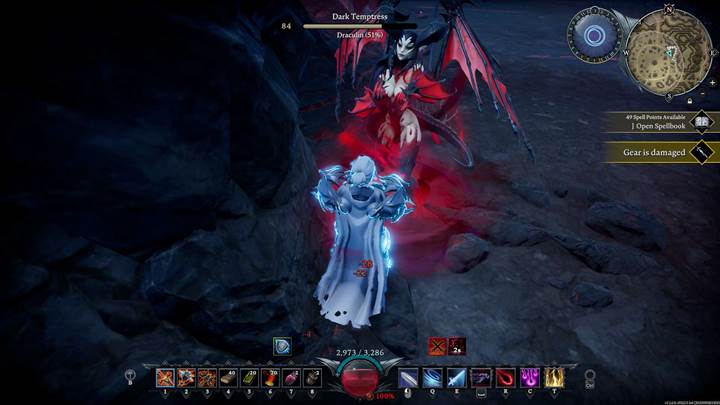
Task: Click the red blood orb
Action: click(x=360, y=378)
